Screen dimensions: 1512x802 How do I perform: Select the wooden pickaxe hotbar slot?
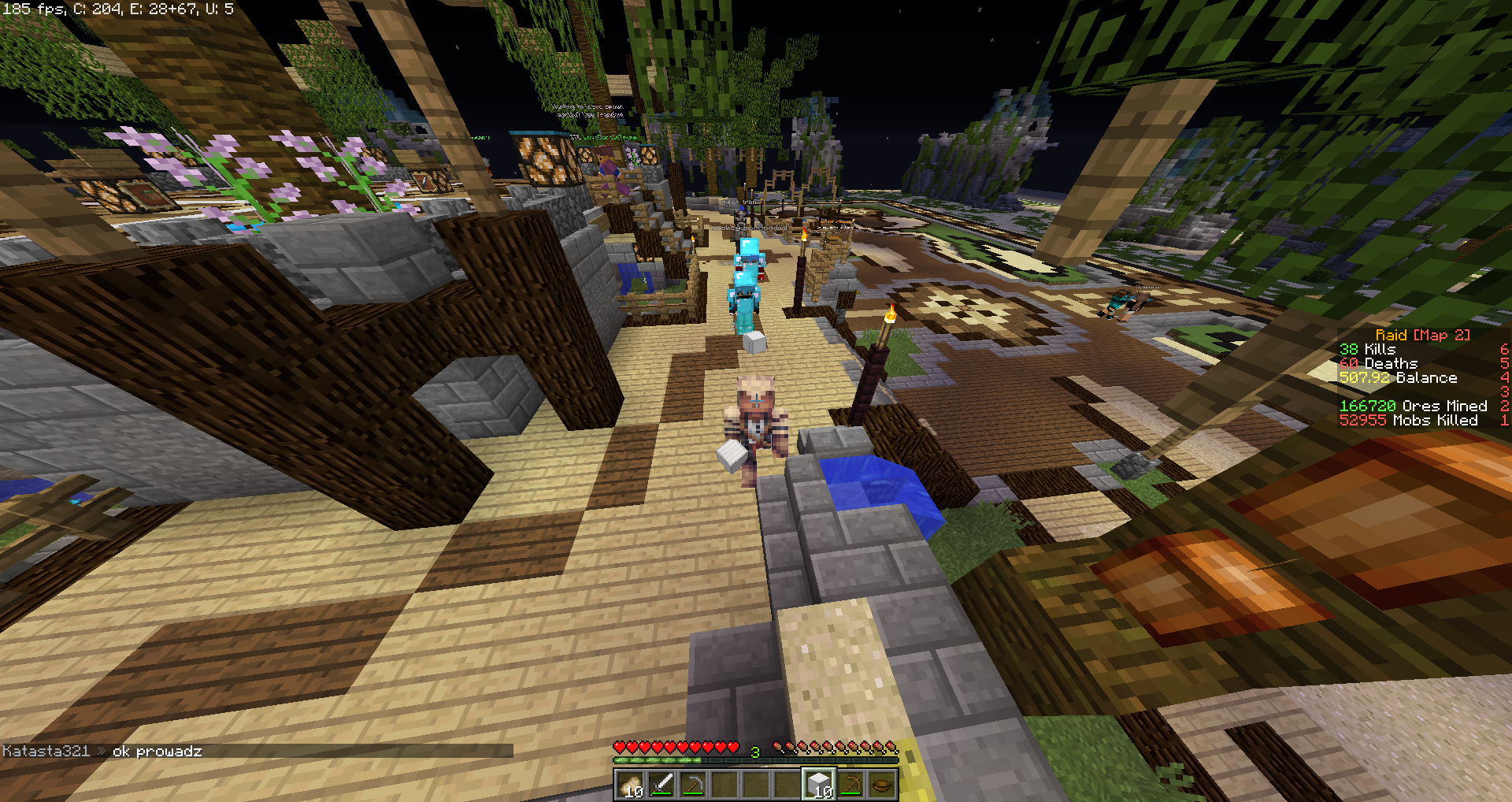pos(850,785)
